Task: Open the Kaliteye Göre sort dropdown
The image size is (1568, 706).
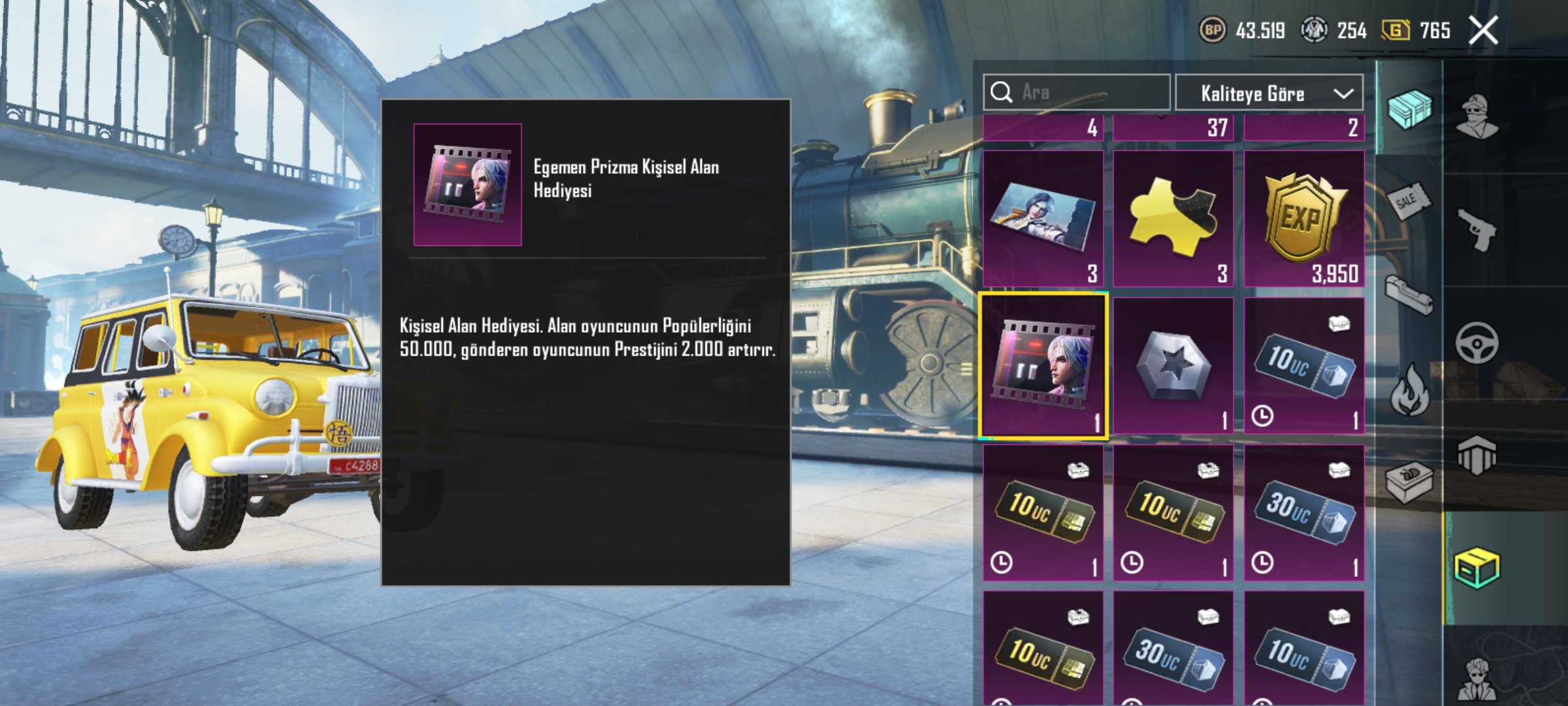Action: click(x=1269, y=93)
